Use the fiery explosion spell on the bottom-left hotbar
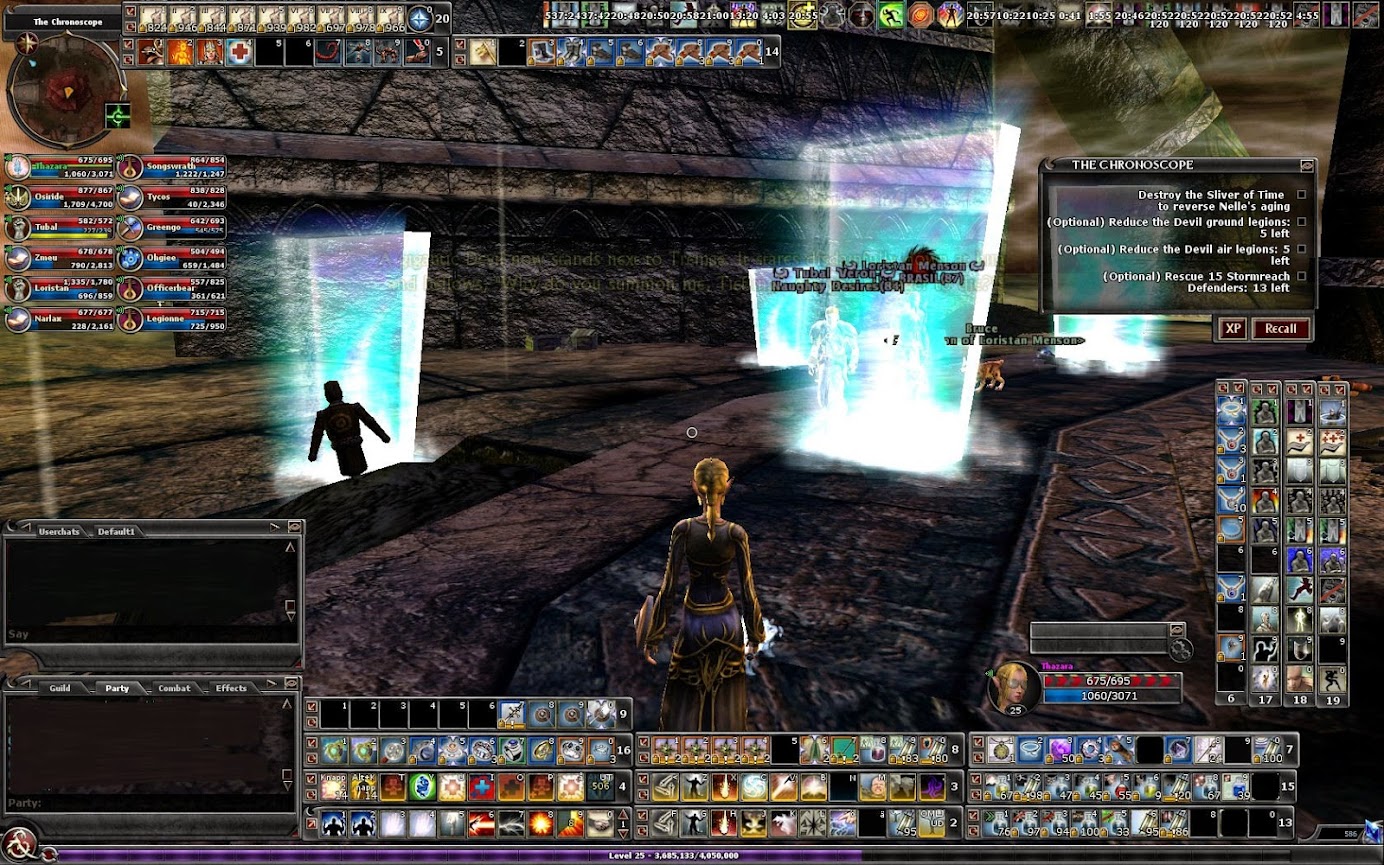Viewport: 1384px width, 865px height. coord(543,824)
